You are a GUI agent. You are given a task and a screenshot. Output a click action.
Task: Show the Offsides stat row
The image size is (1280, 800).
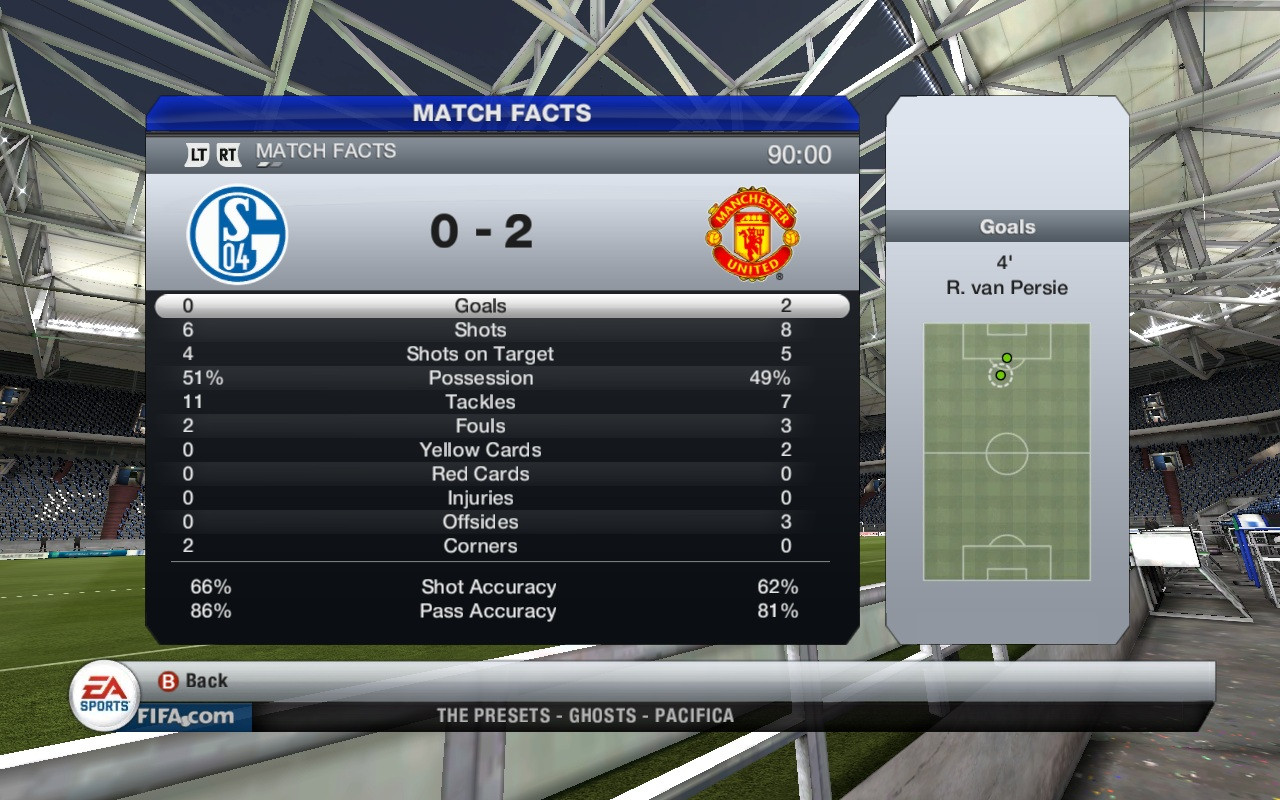tap(481, 522)
